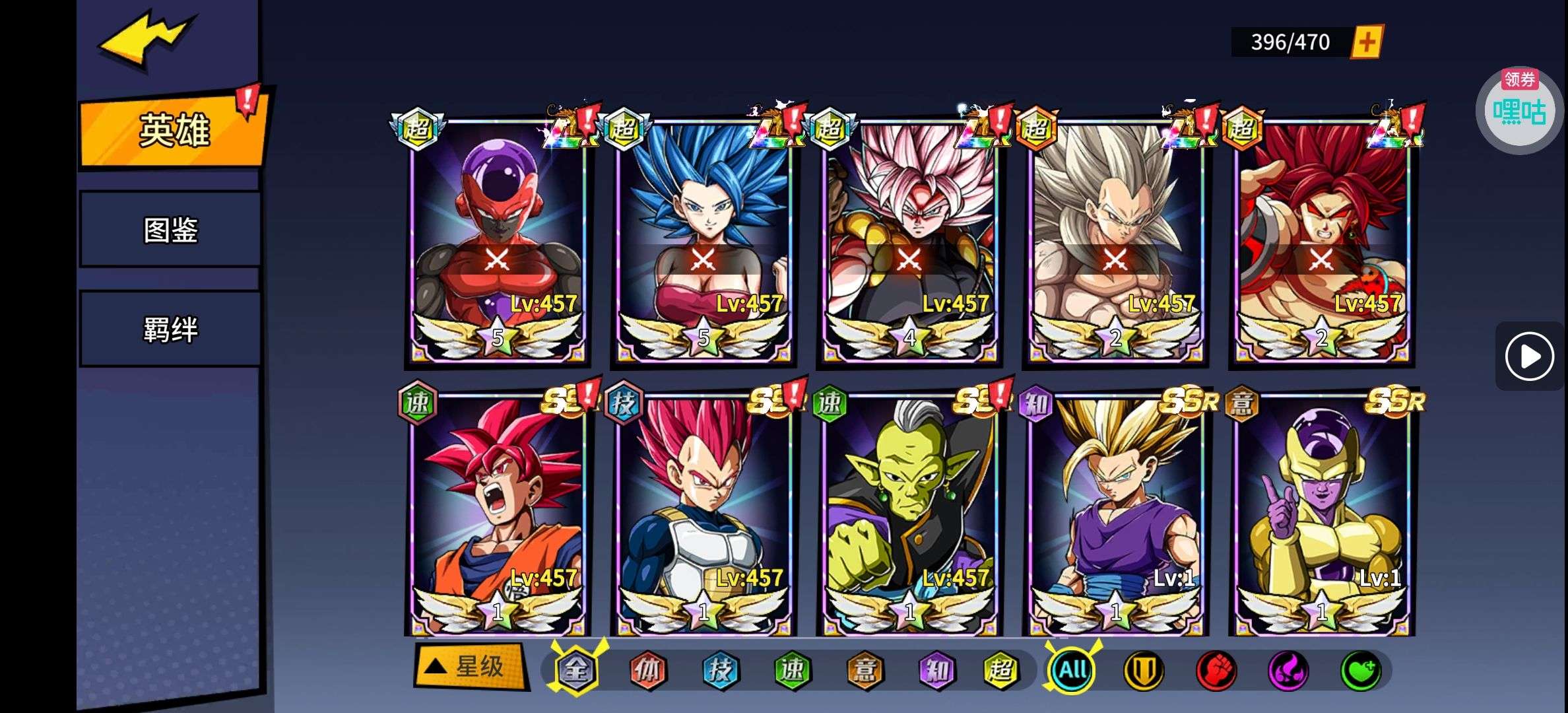Expand hero capacity with the plus button
1568x713 pixels.
click(x=1366, y=42)
